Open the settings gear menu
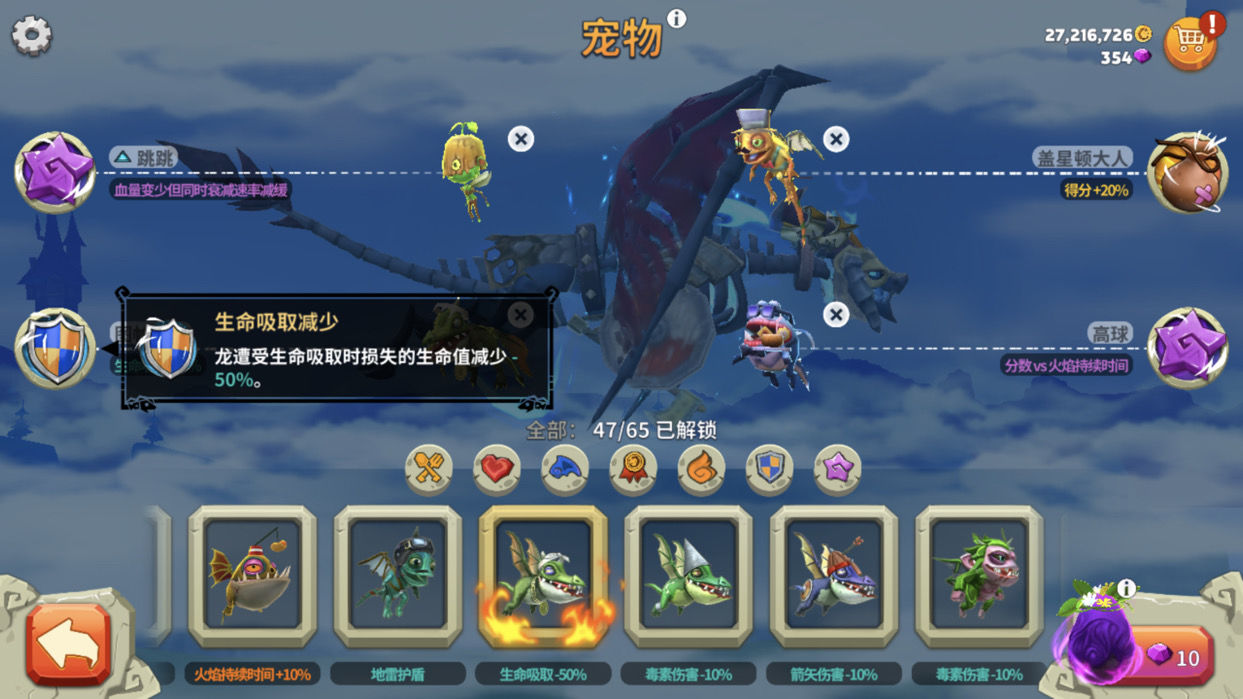The height and width of the screenshot is (699, 1243). [x=32, y=36]
